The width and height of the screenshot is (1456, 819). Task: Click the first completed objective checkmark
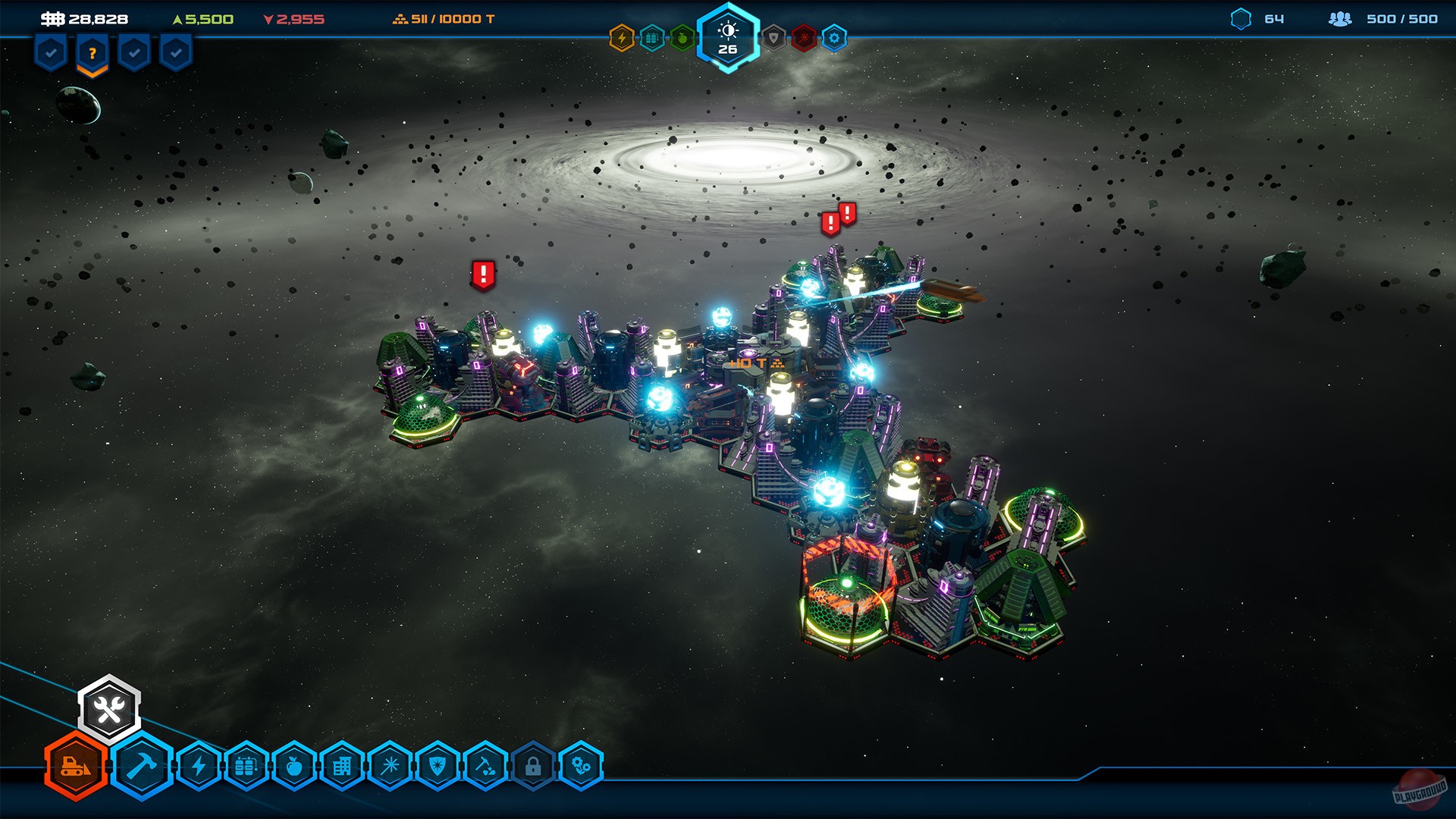point(50,53)
